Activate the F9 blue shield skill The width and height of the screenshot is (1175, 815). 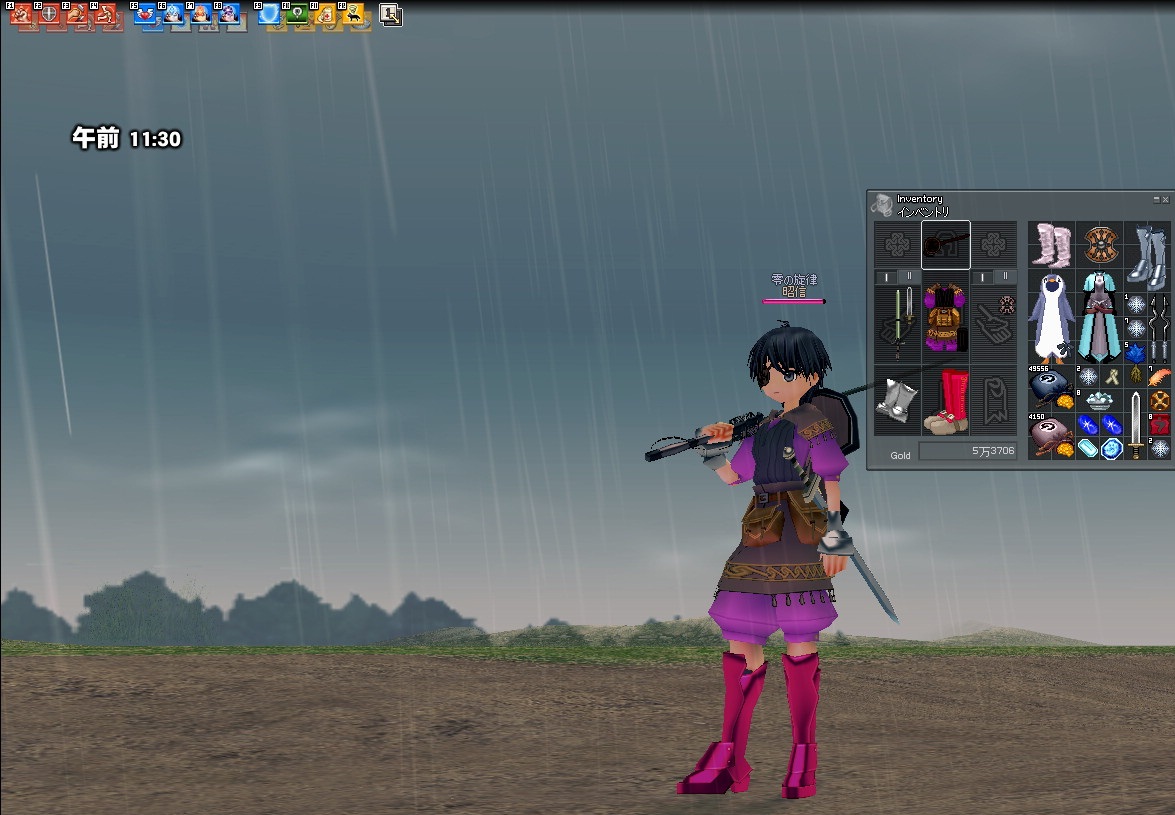(x=269, y=14)
